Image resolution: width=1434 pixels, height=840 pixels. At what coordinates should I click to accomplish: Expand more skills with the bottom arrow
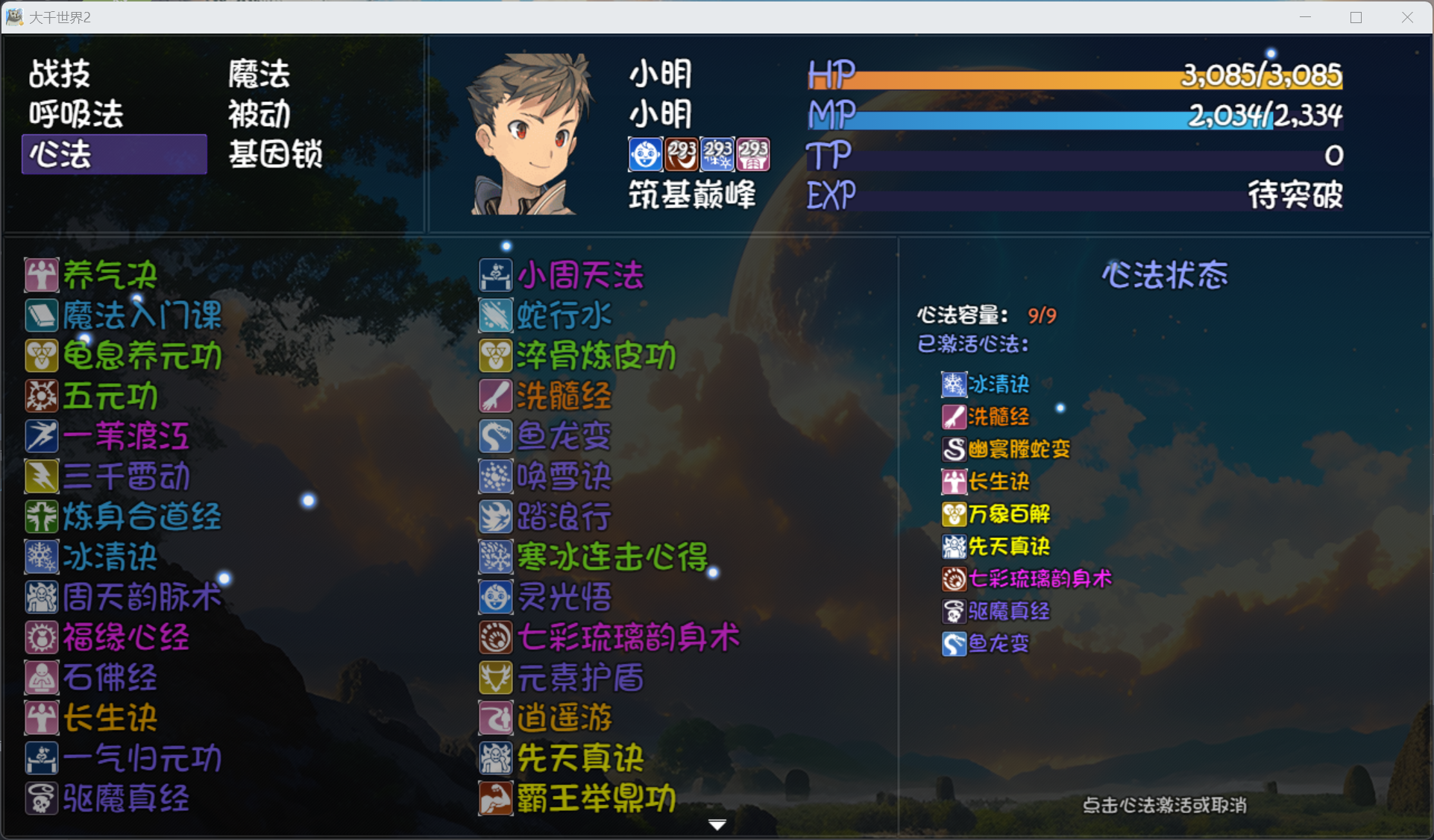(716, 824)
